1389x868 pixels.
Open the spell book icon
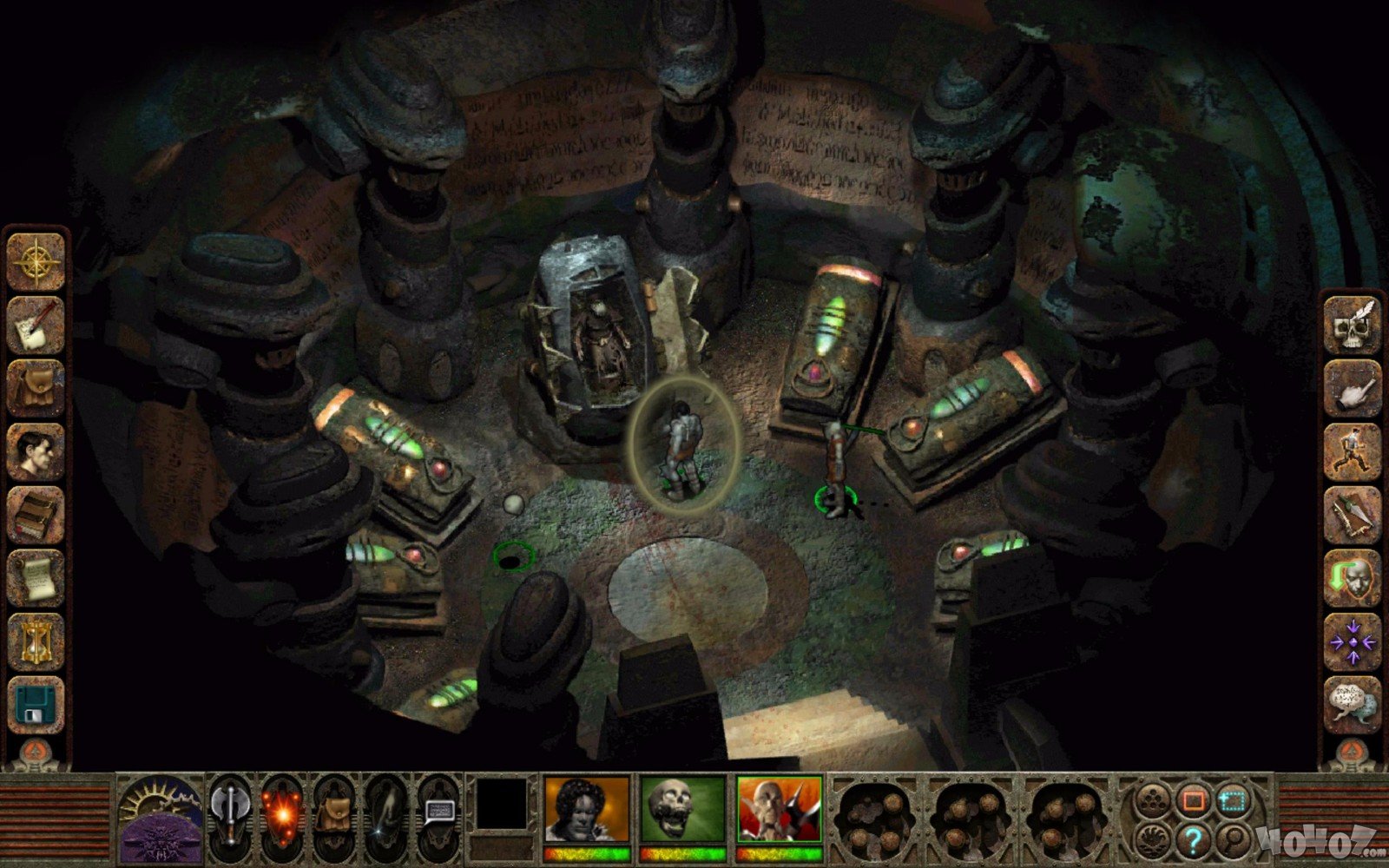click(x=36, y=515)
